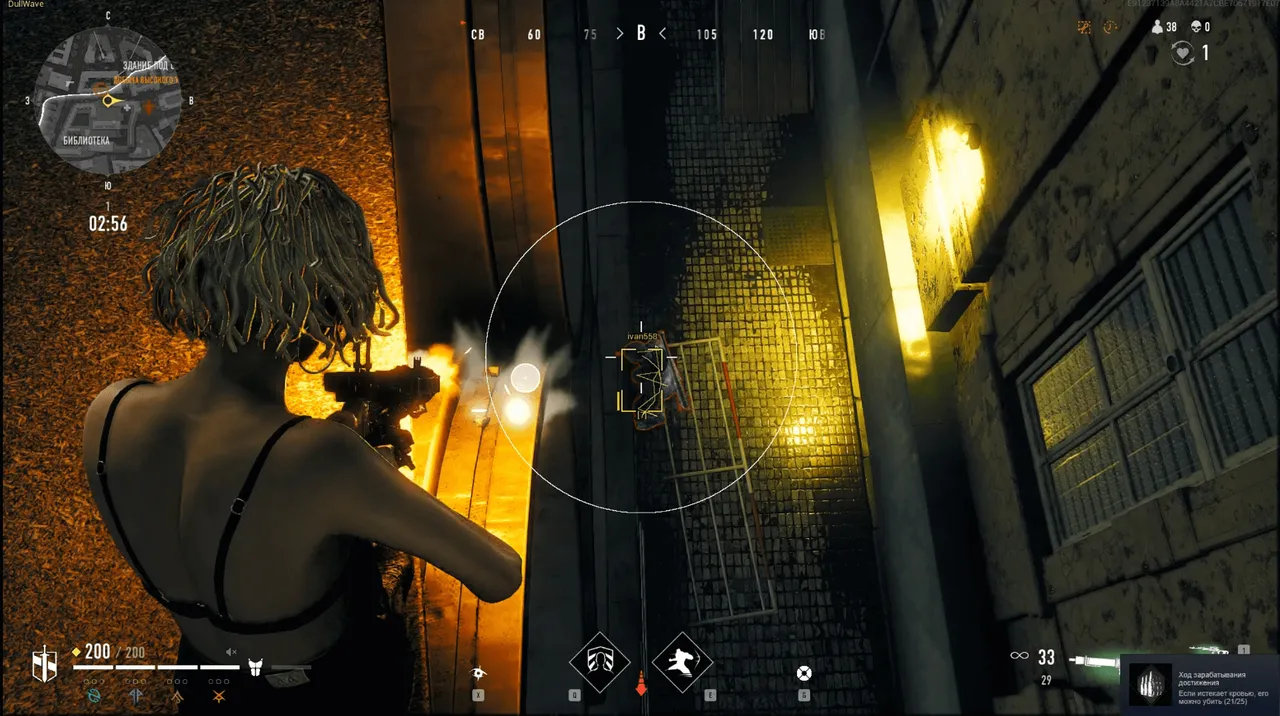The height and width of the screenshot is (716, 1280).
Task: Click the heart revive counter icon
Action: click(1183, 53)
